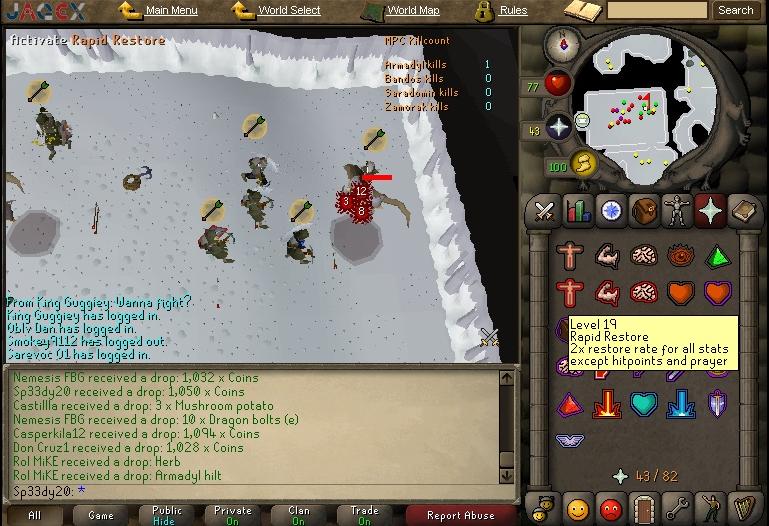Open the options wrench tab
The width and height of the screenshot is (769, 526).
(677, 506)
